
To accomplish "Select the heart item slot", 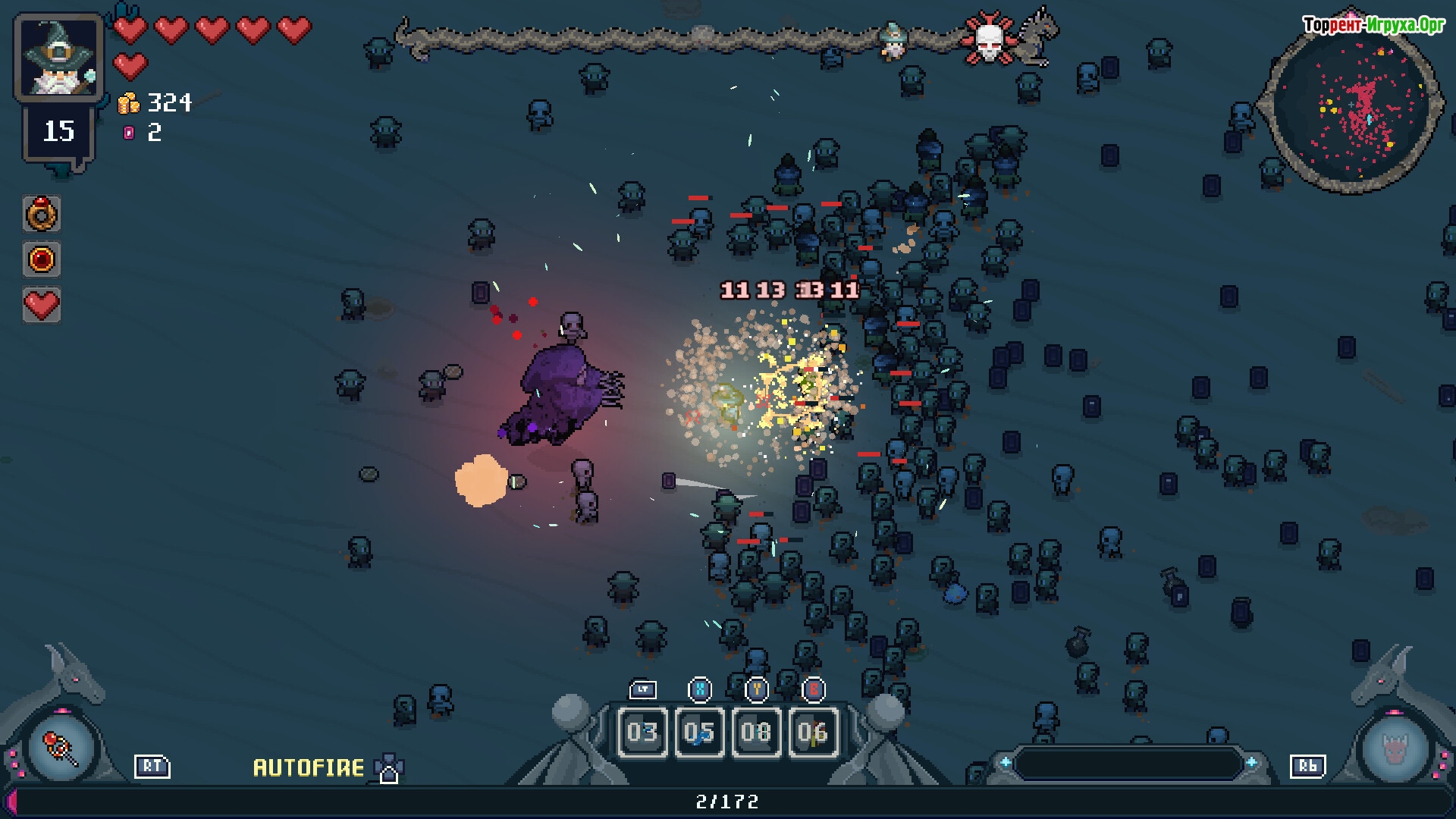I will [x=42, y=305].
